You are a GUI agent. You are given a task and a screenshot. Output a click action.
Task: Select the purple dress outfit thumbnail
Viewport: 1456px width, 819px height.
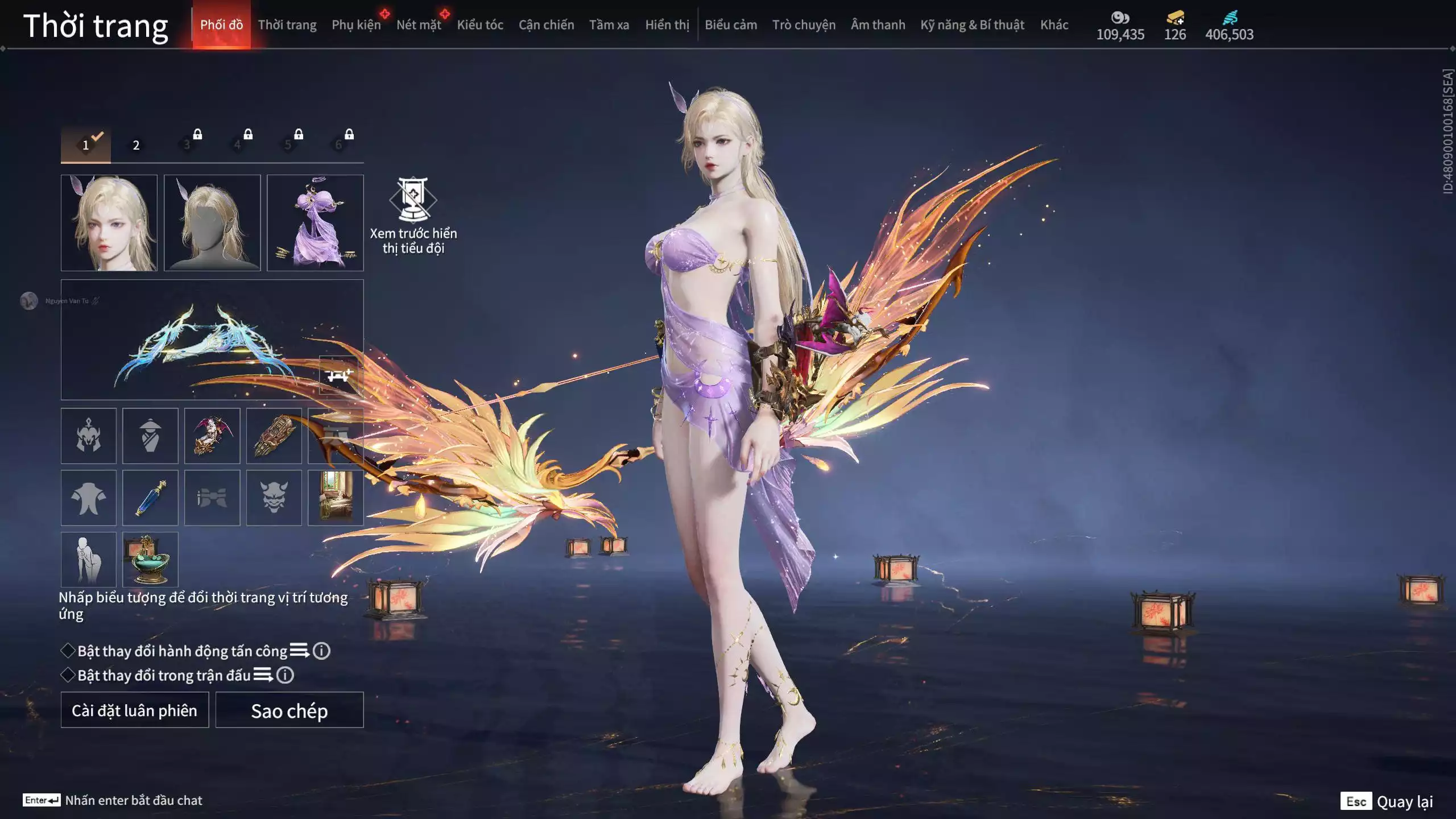pos(315,223)
